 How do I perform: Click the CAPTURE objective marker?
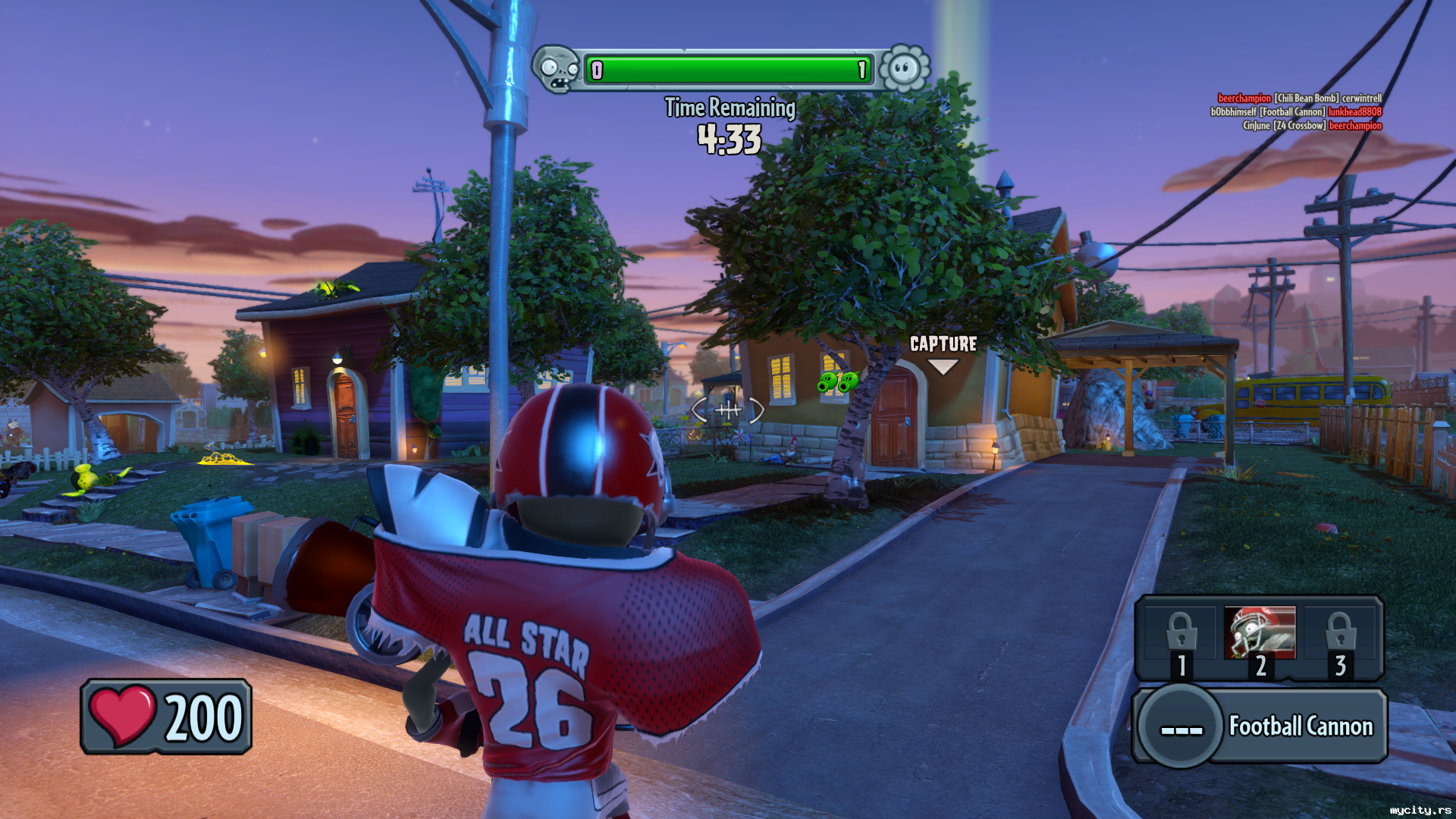(x=943, y=353)
